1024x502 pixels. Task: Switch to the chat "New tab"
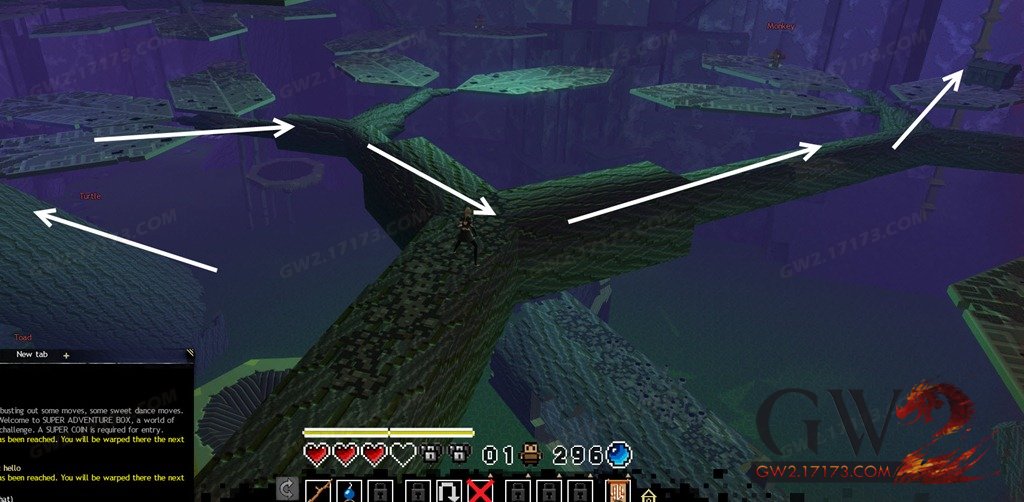(x=33, y=355)
